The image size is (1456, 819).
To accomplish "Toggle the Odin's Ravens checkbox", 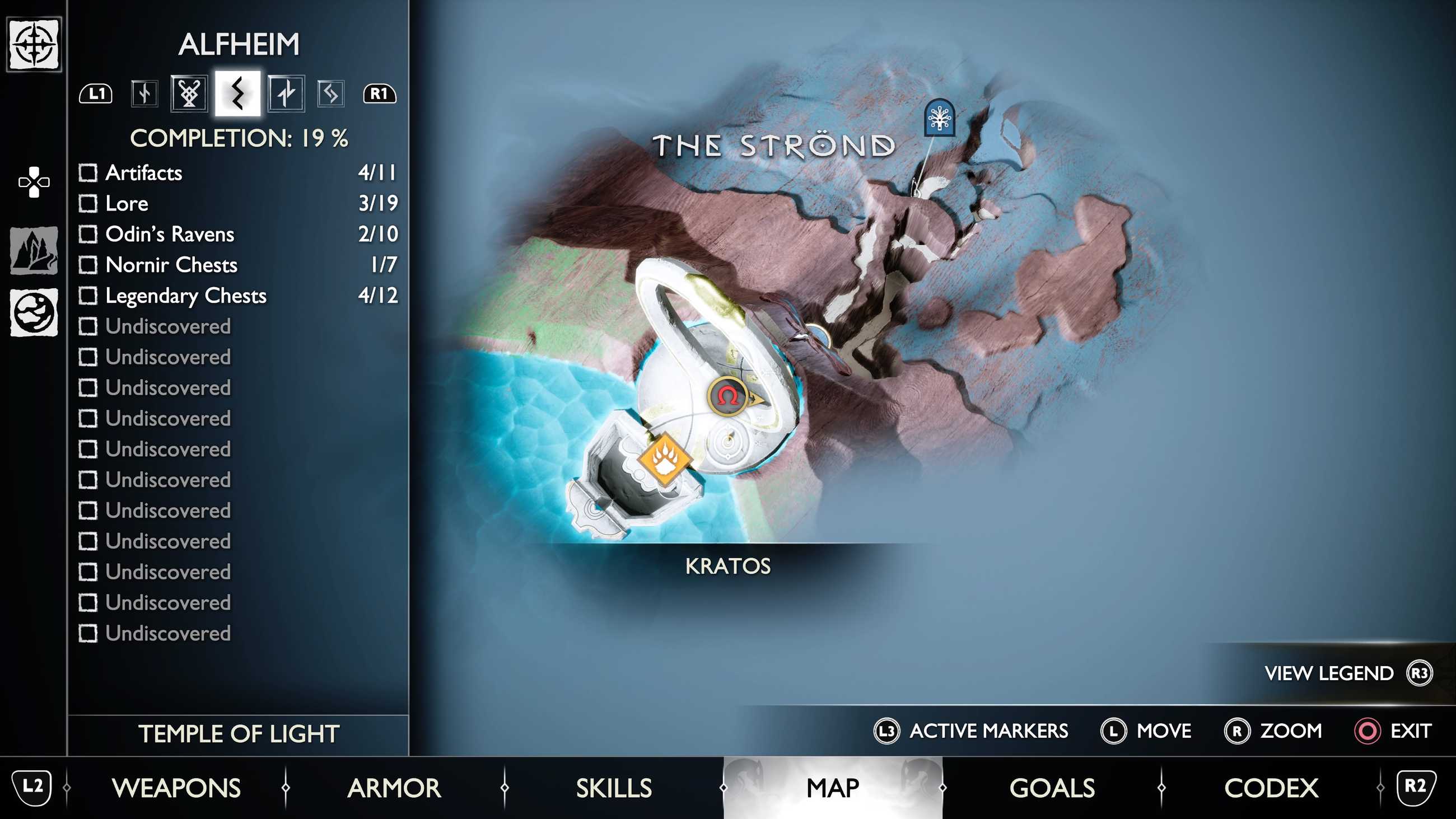I will click(x=89, y=235).
